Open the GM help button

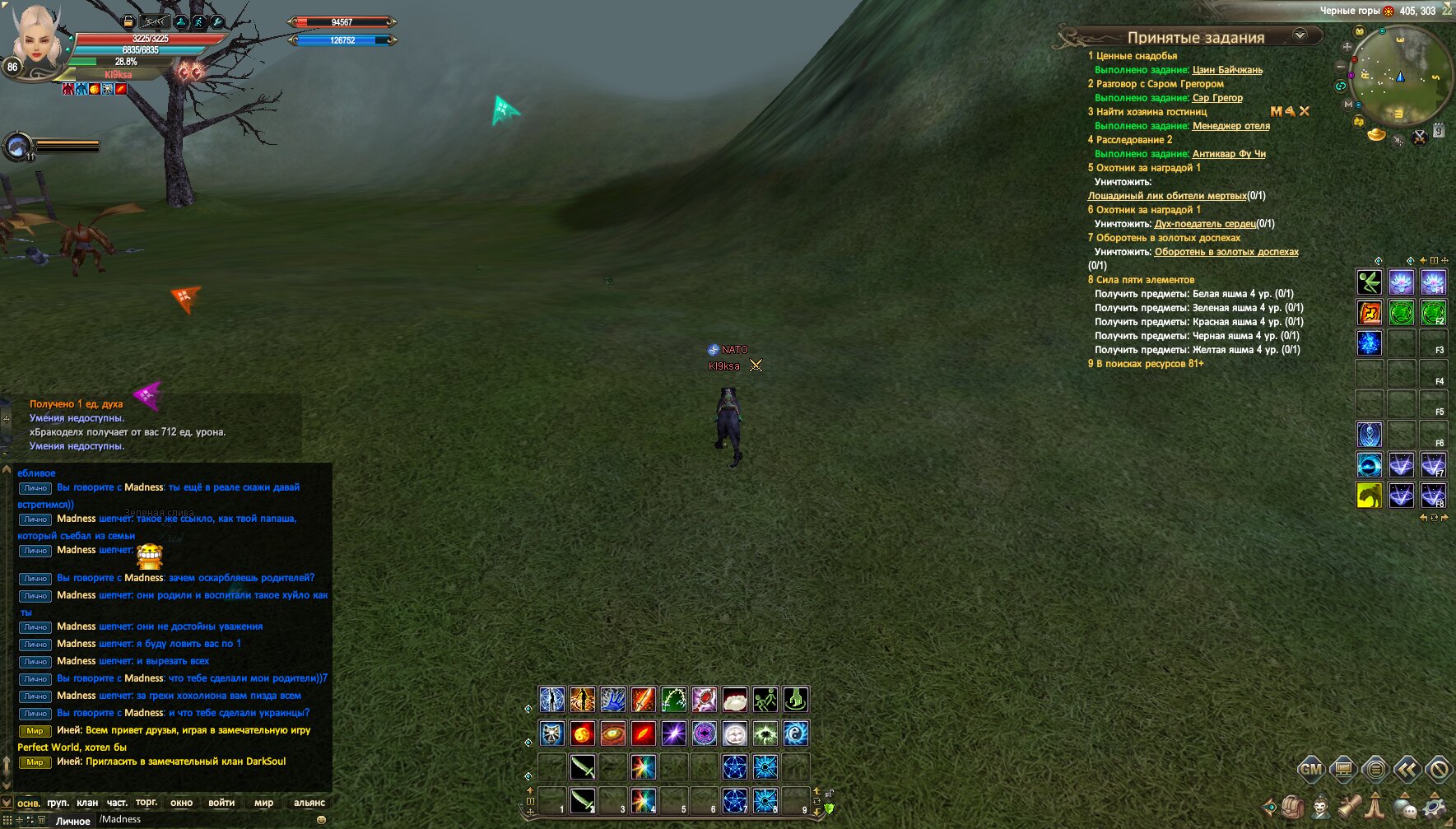point(1310,770)
